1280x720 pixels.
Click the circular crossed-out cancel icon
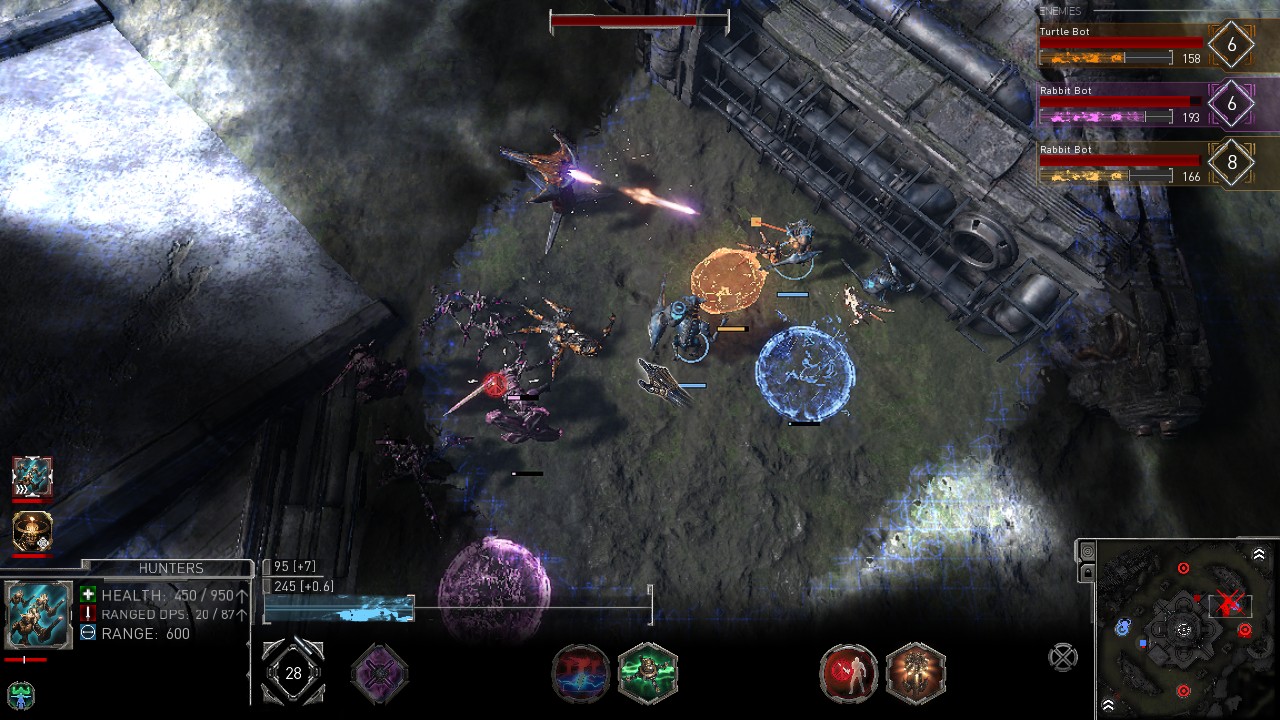pyautogui.click(x=1062, y=657)
